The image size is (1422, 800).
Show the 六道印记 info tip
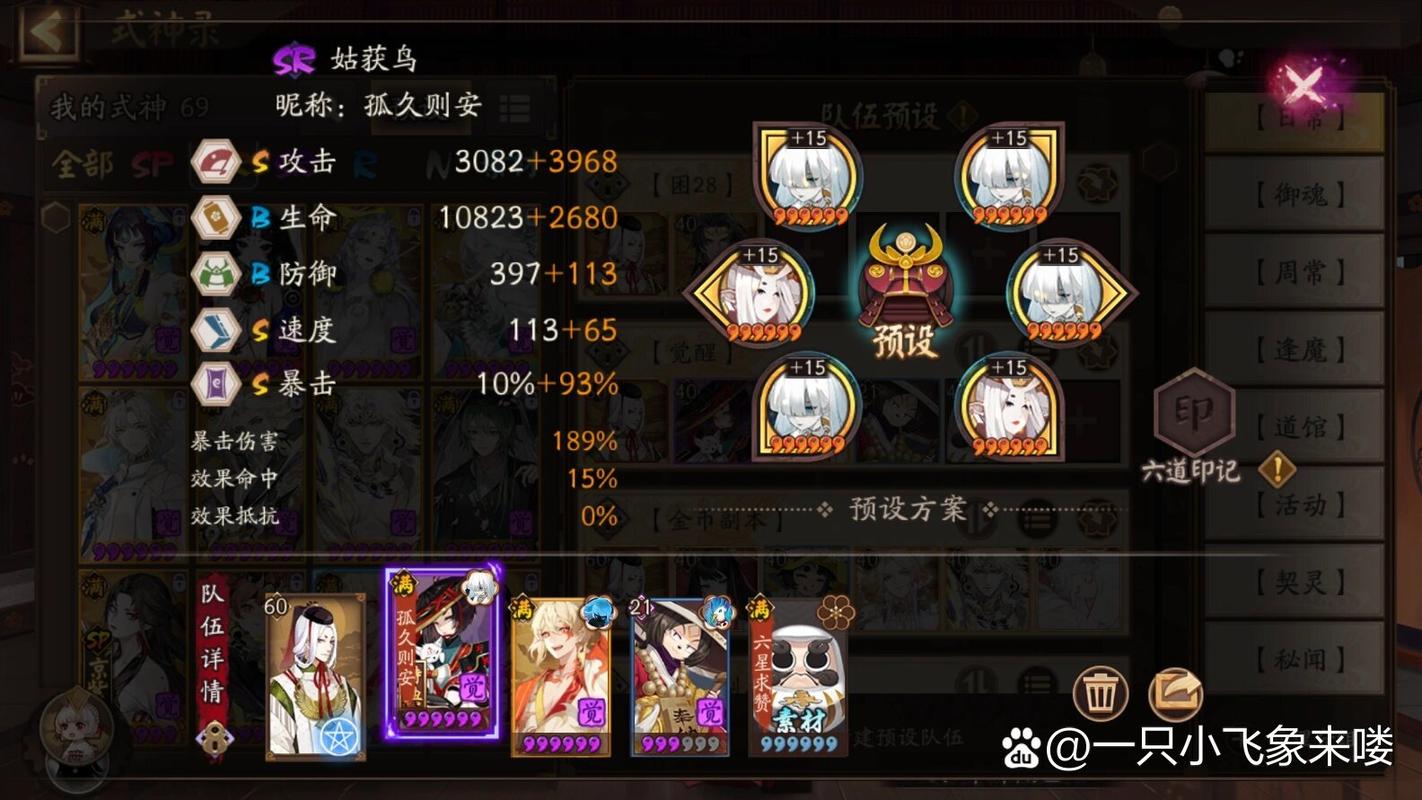coord(1276,468)
